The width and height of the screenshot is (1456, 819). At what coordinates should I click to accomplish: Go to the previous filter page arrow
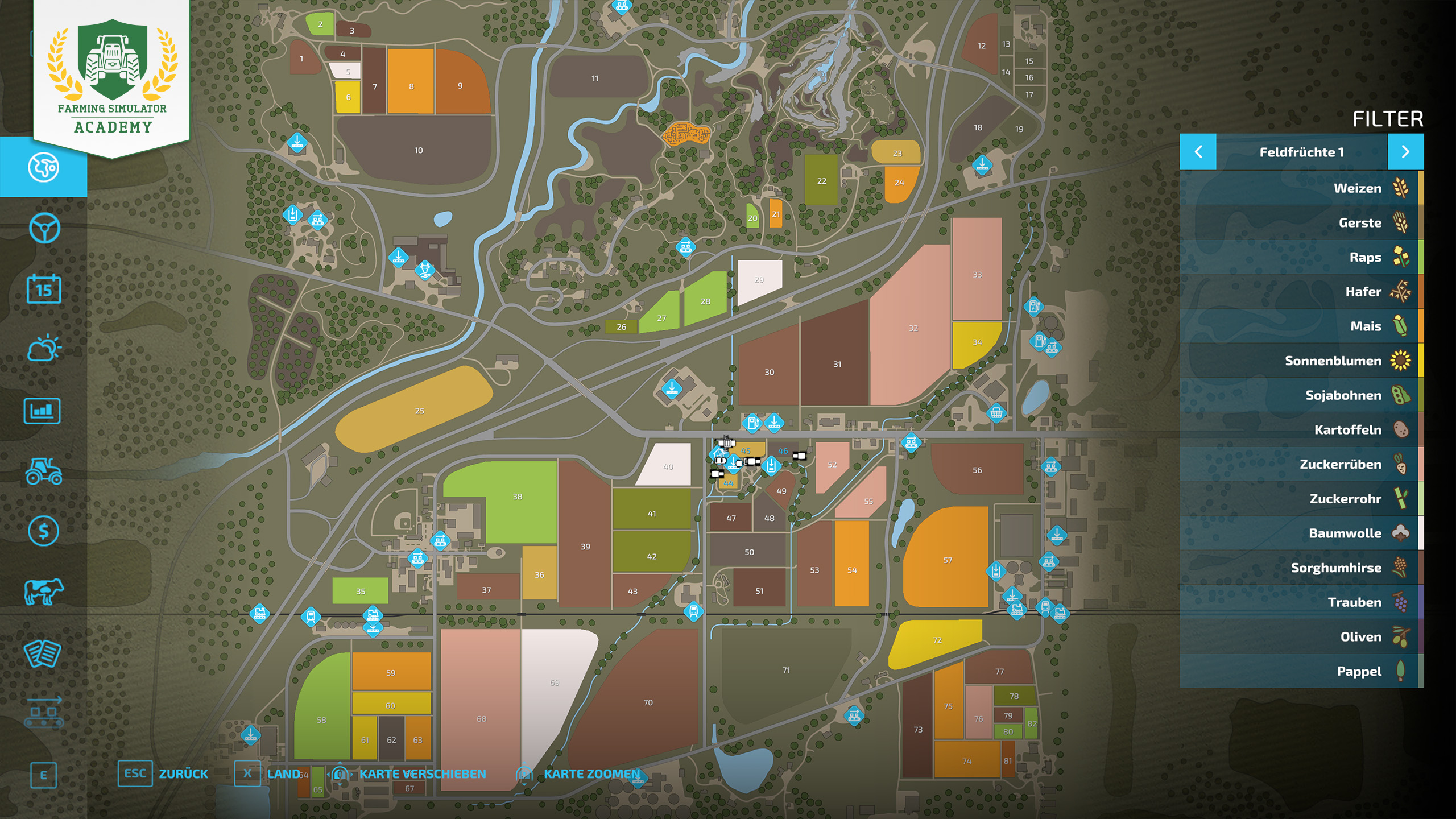point(1198,152)
